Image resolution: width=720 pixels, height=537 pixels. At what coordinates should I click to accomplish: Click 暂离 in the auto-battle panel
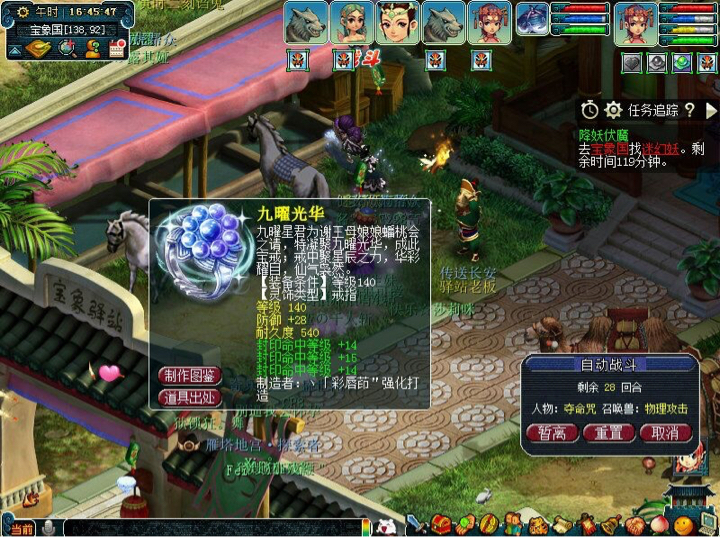tap(552, 433)
